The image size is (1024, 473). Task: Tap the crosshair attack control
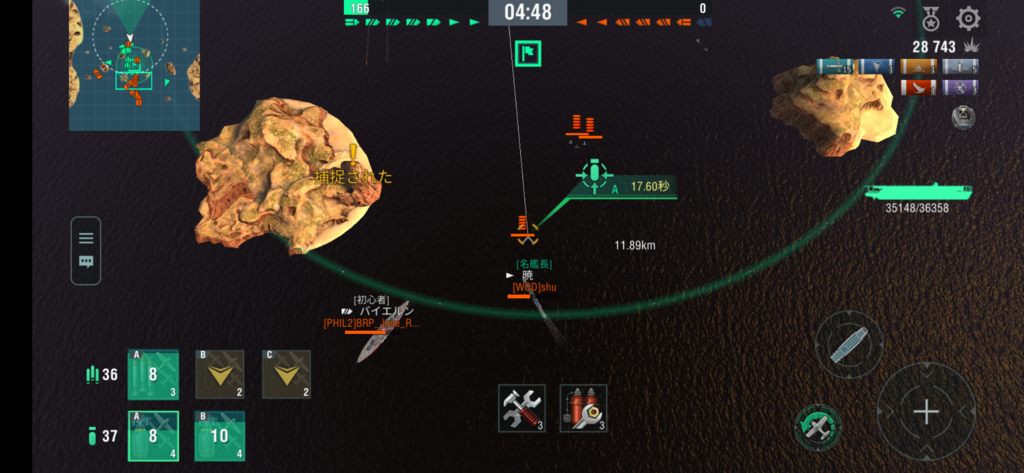[926, 411]
